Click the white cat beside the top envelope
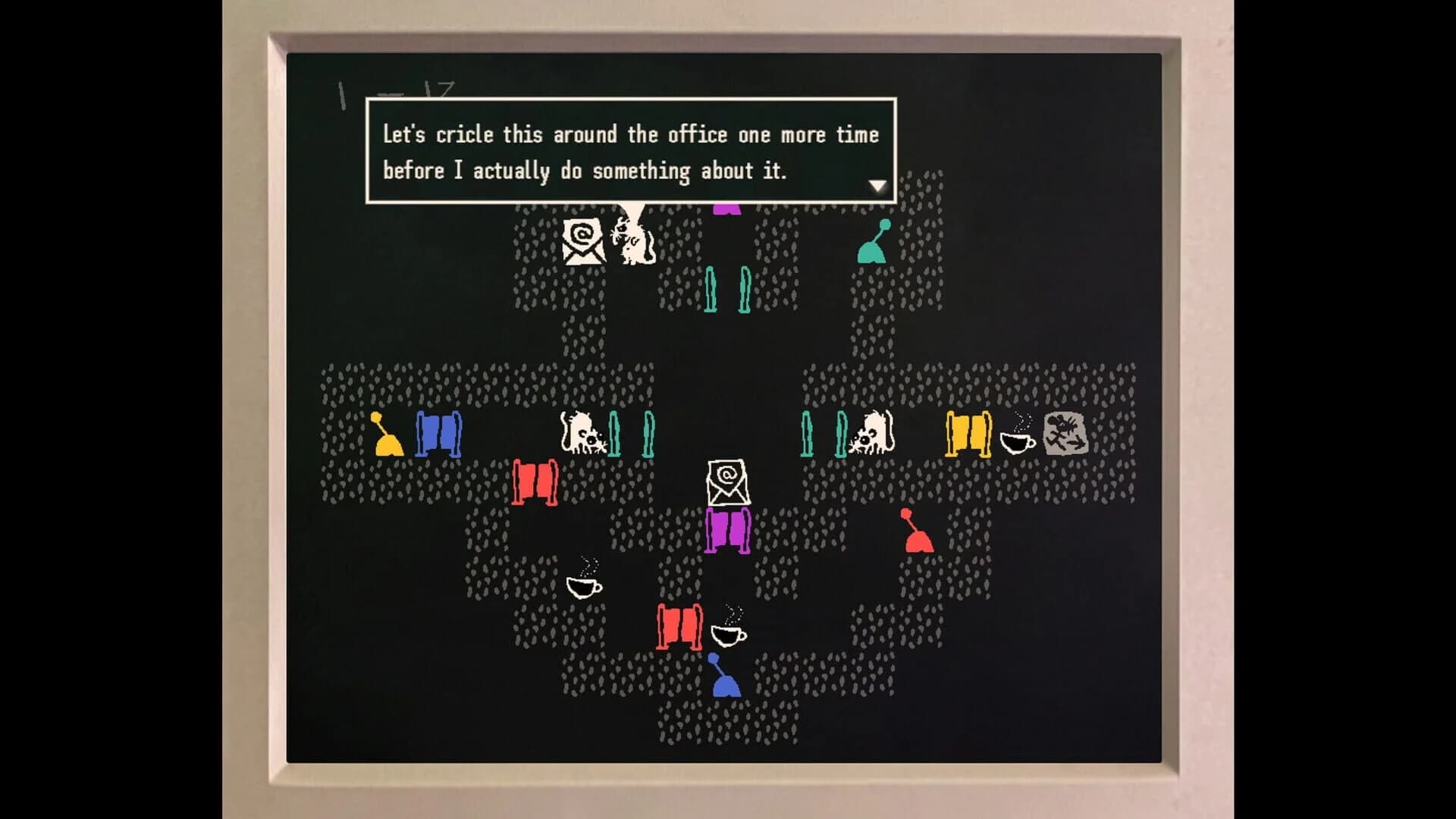 pos(633,243)
